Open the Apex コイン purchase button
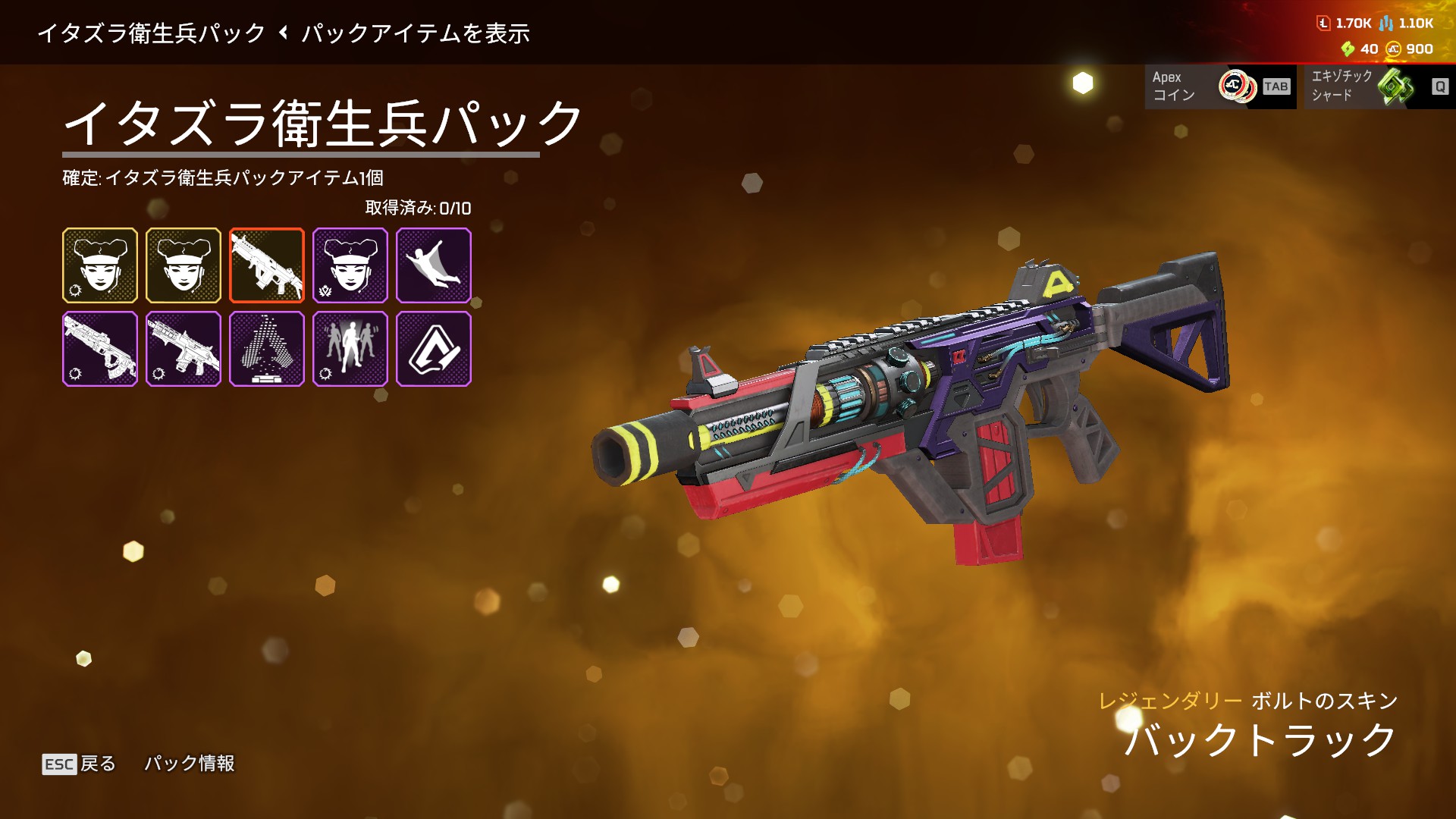The image size is (1456, 819). (x=1219, y=86)
